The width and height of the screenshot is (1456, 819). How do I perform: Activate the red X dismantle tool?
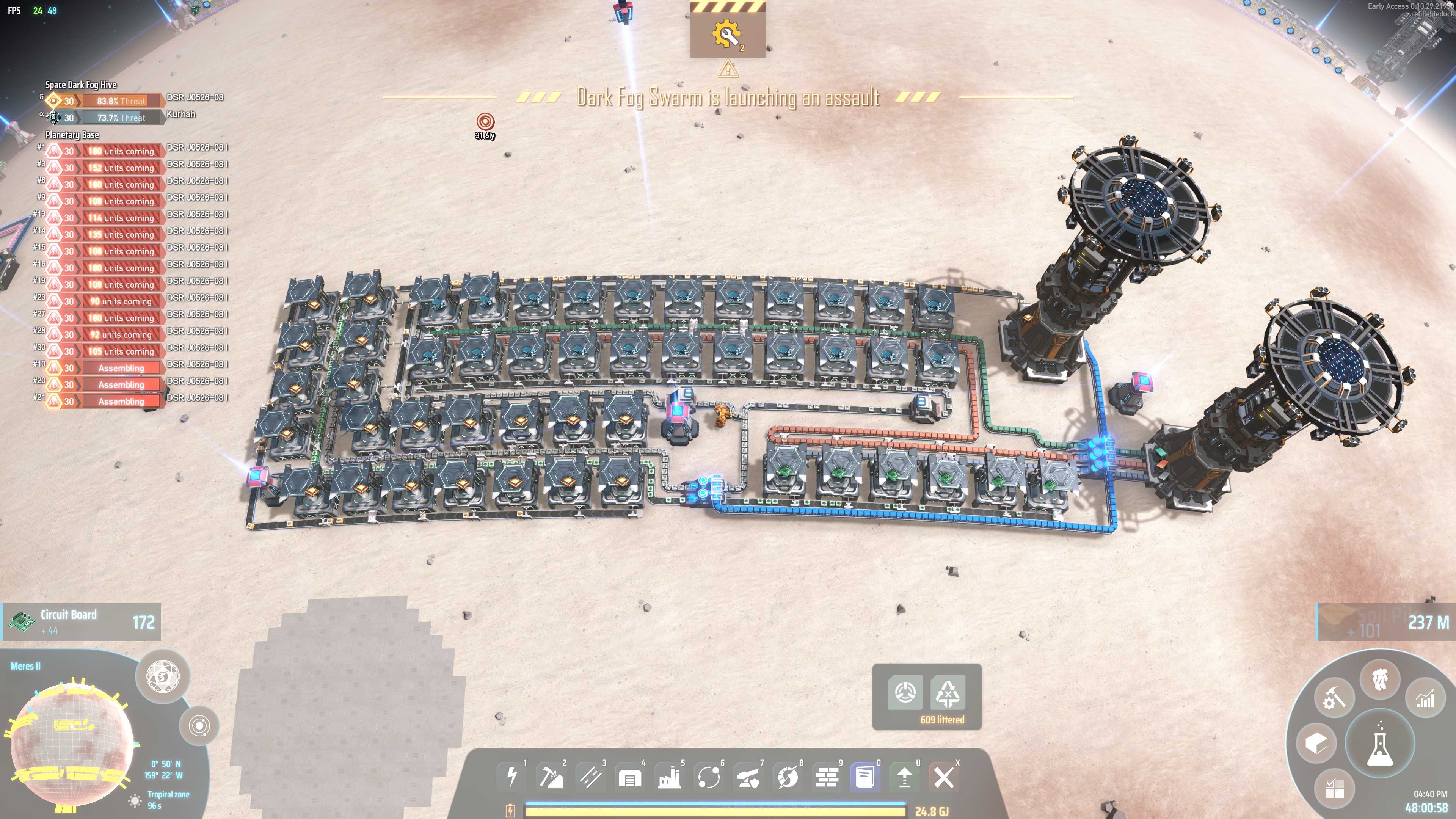943,777
